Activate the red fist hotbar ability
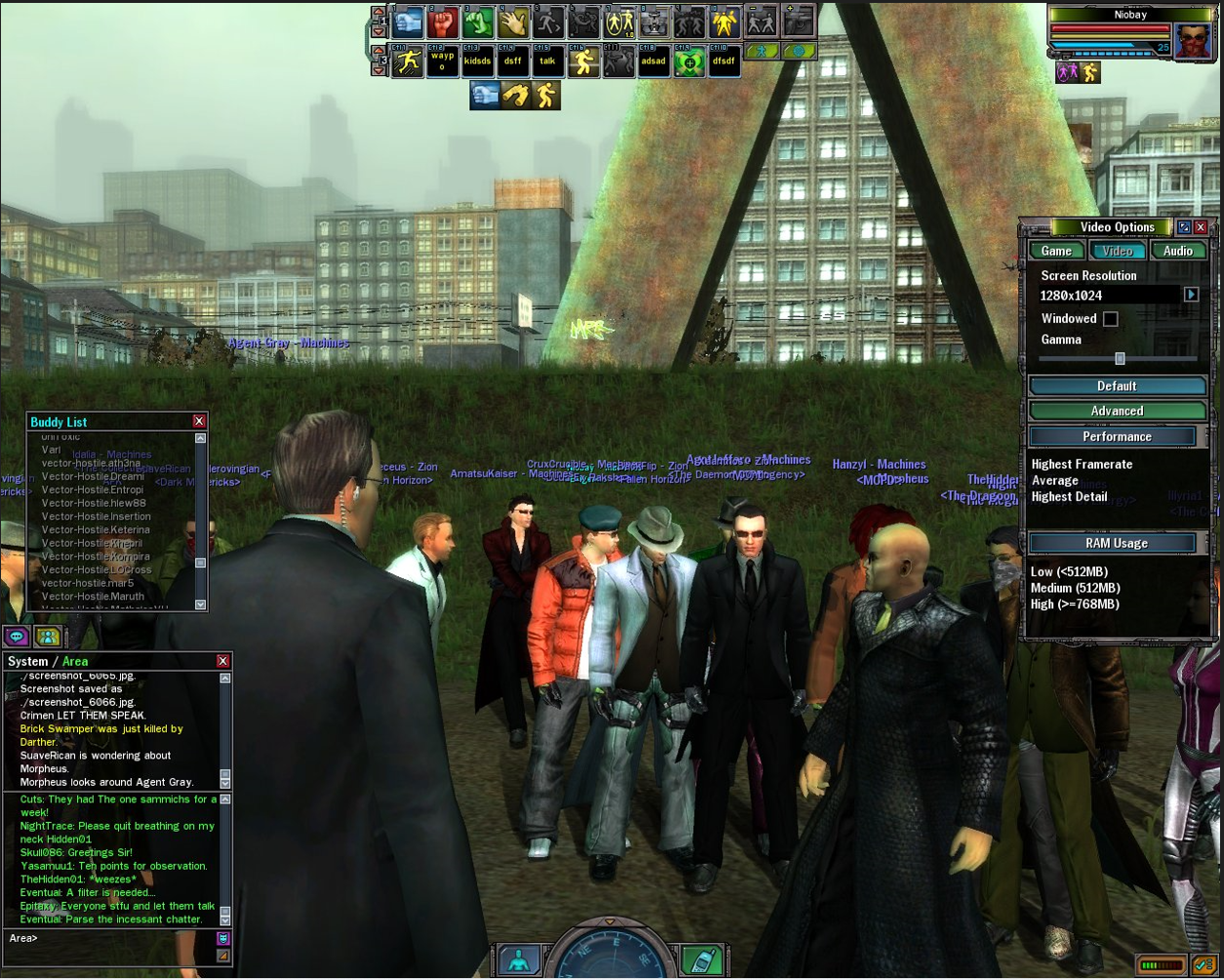1224x980 pixels. [x=443, y=20]
